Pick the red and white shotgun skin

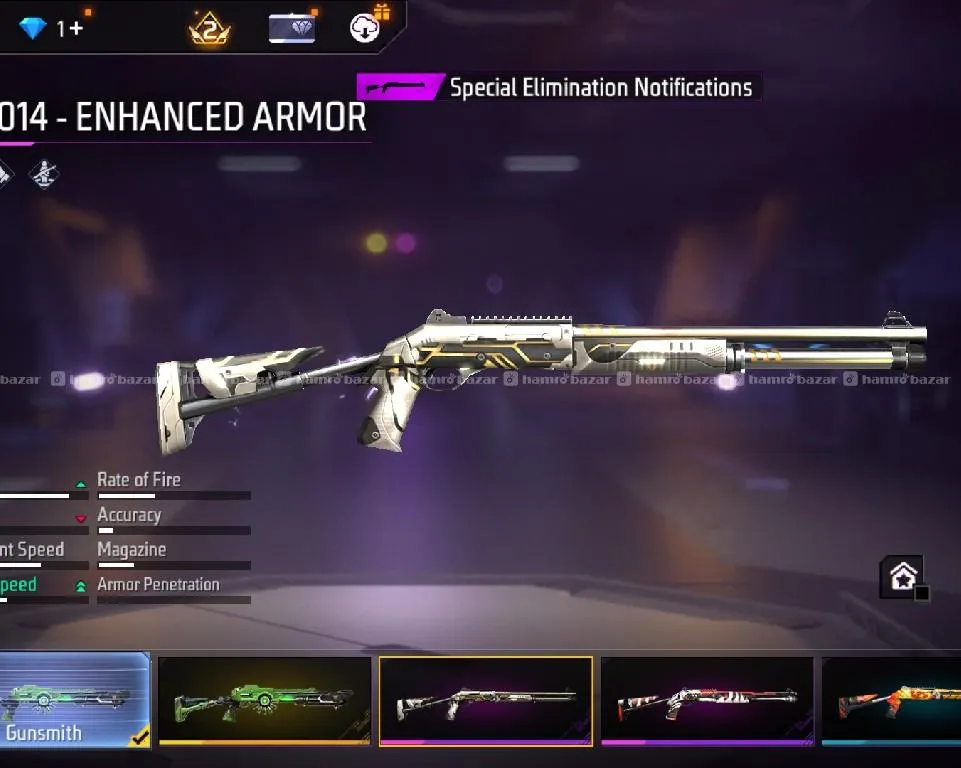pos(707,700)
